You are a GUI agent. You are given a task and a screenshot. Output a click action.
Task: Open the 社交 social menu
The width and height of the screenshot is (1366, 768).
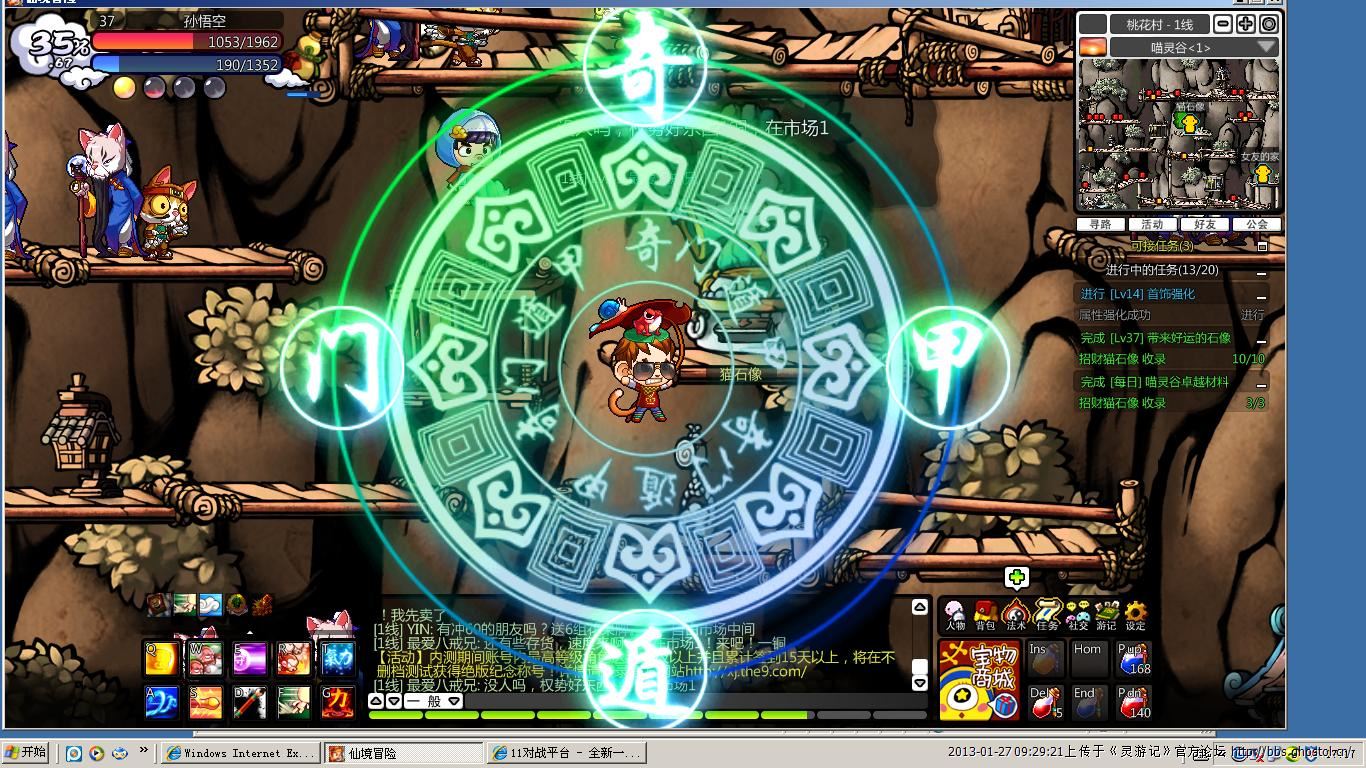[x=1077, y=615]
